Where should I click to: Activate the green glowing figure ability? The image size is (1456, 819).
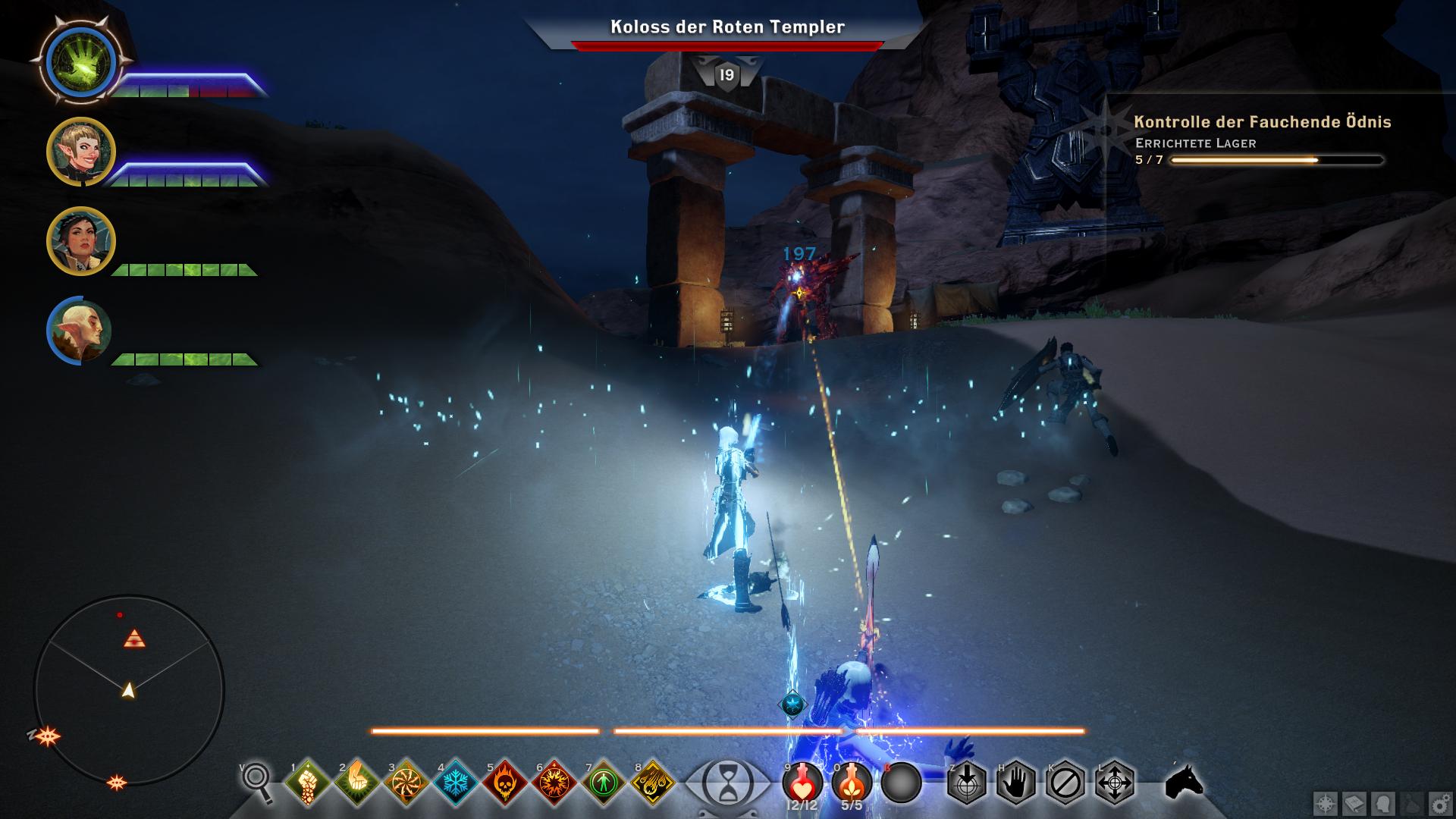click(x=604, y=782)
